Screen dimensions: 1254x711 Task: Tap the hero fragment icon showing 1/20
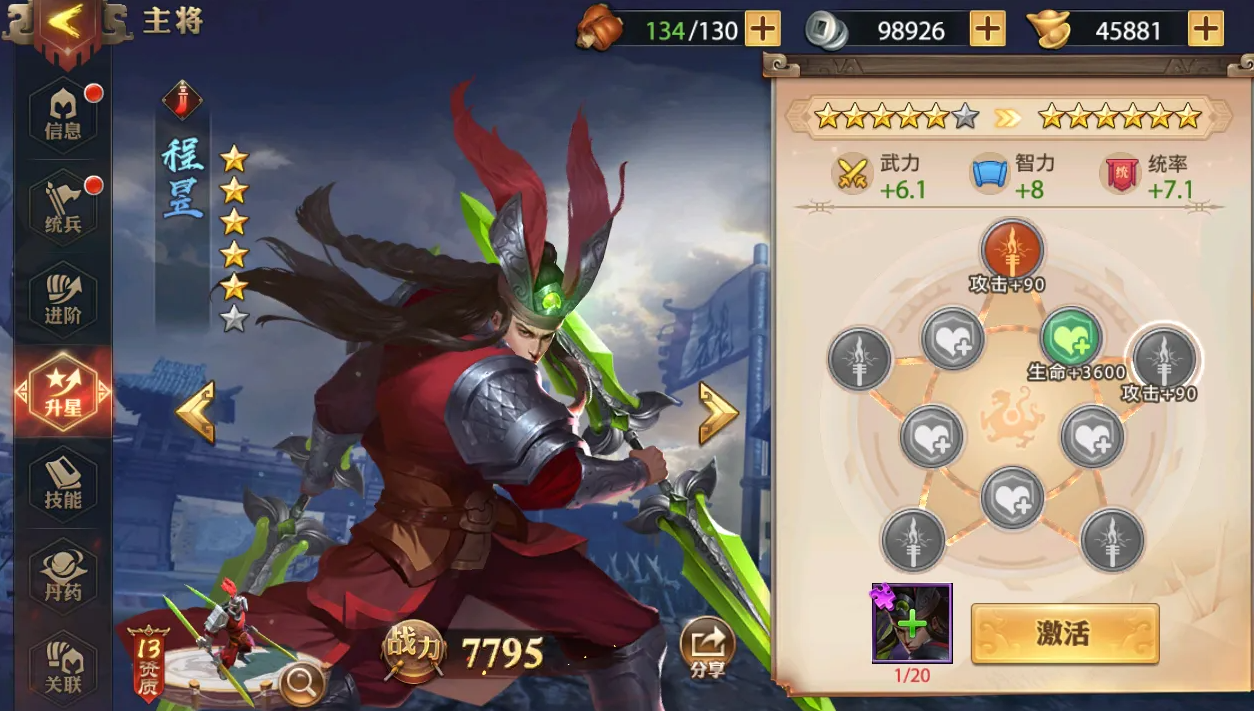pos(911,624)
